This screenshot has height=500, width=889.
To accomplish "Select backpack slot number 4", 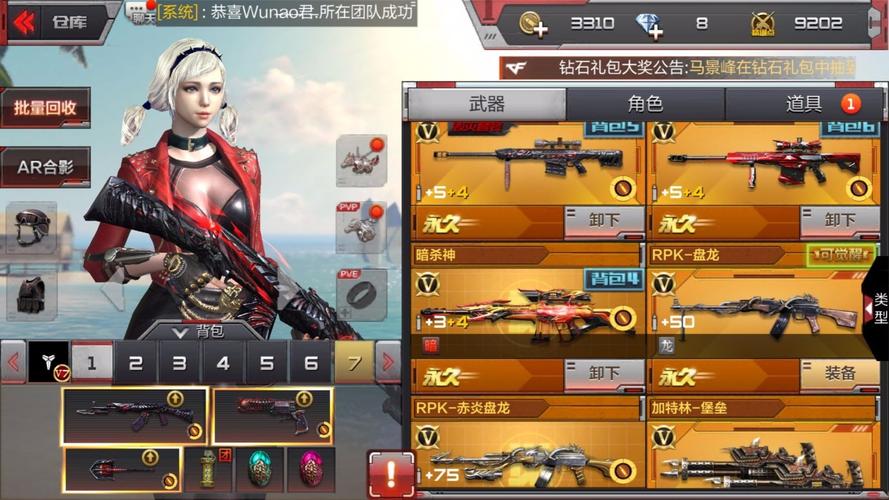I will [x=223, y=363].
